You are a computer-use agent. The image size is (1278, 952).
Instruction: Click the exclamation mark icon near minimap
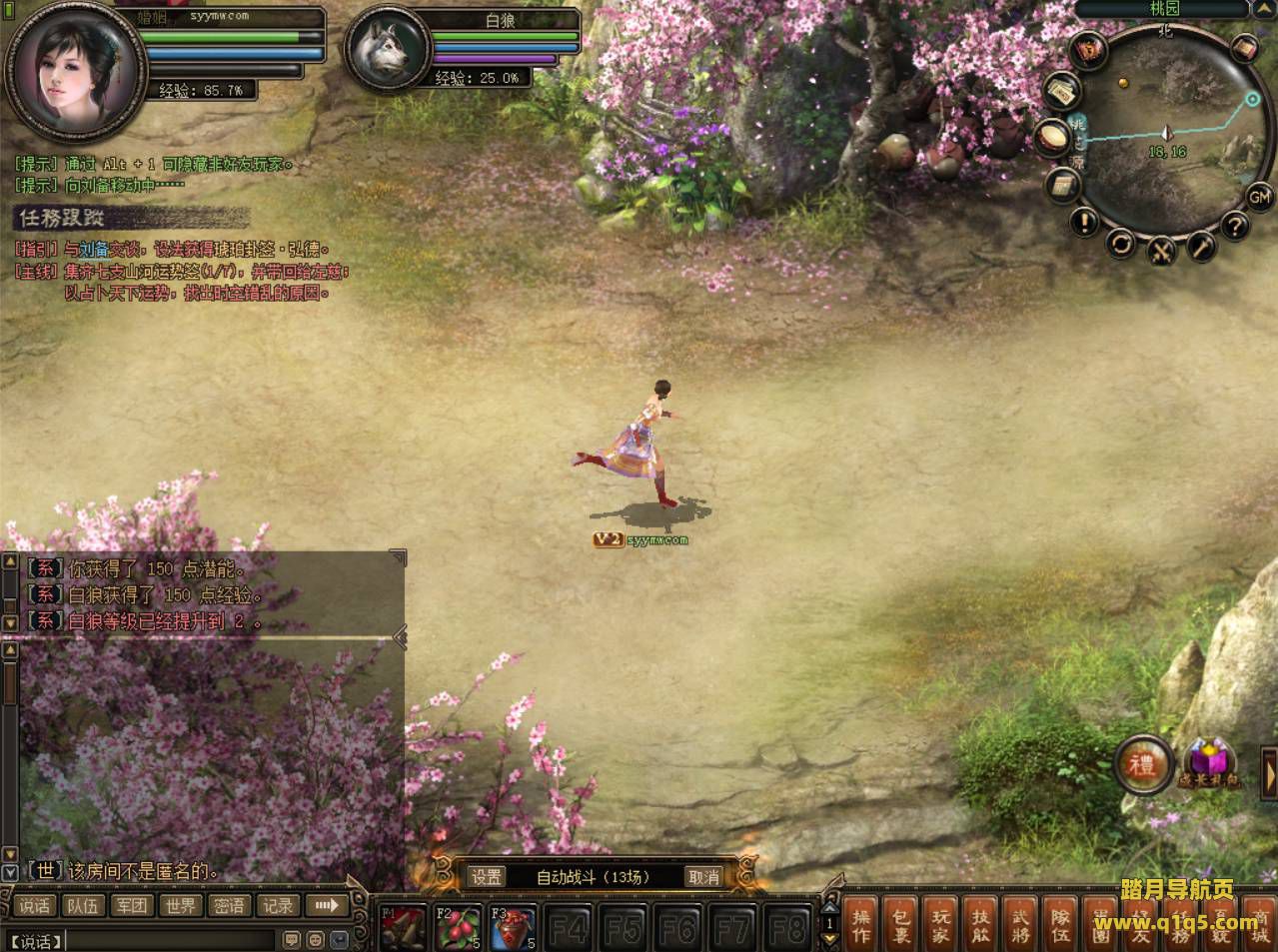(1084, 221)
